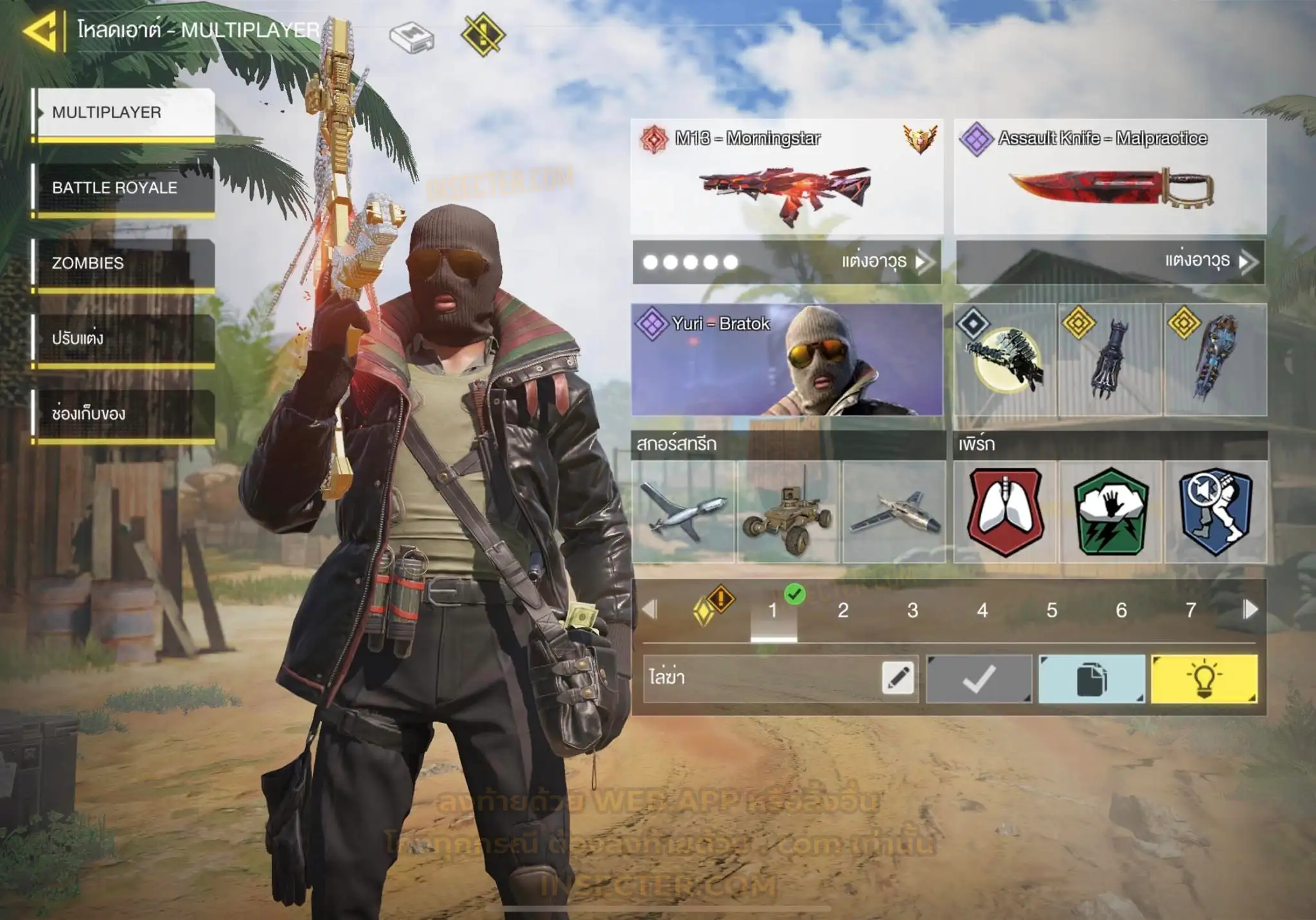Show next loadout slots with right arrow

coord(1250,609)
